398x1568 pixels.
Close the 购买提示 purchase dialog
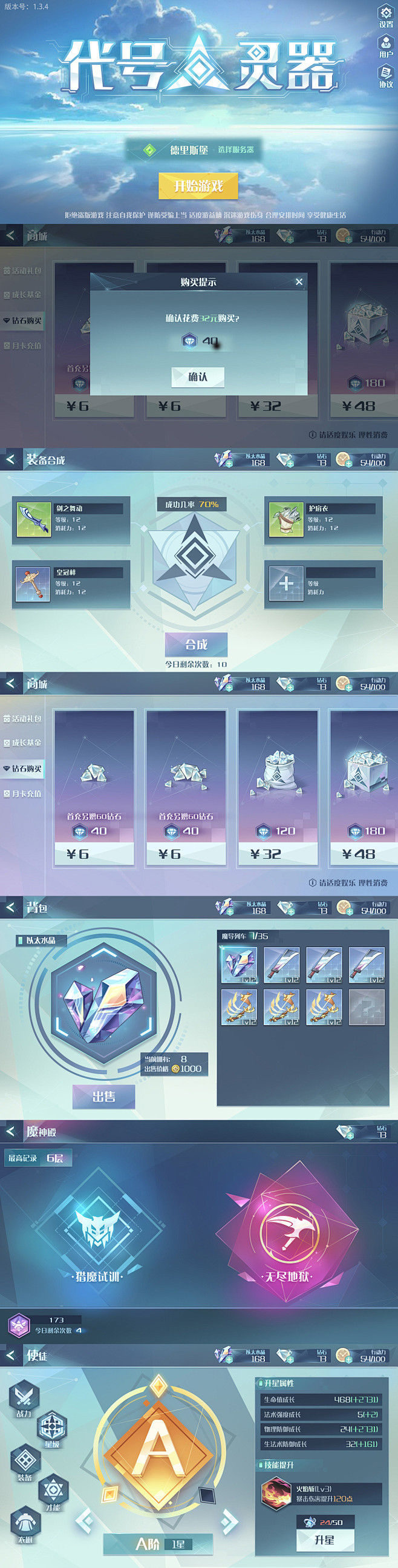click(x=299, y=282)
